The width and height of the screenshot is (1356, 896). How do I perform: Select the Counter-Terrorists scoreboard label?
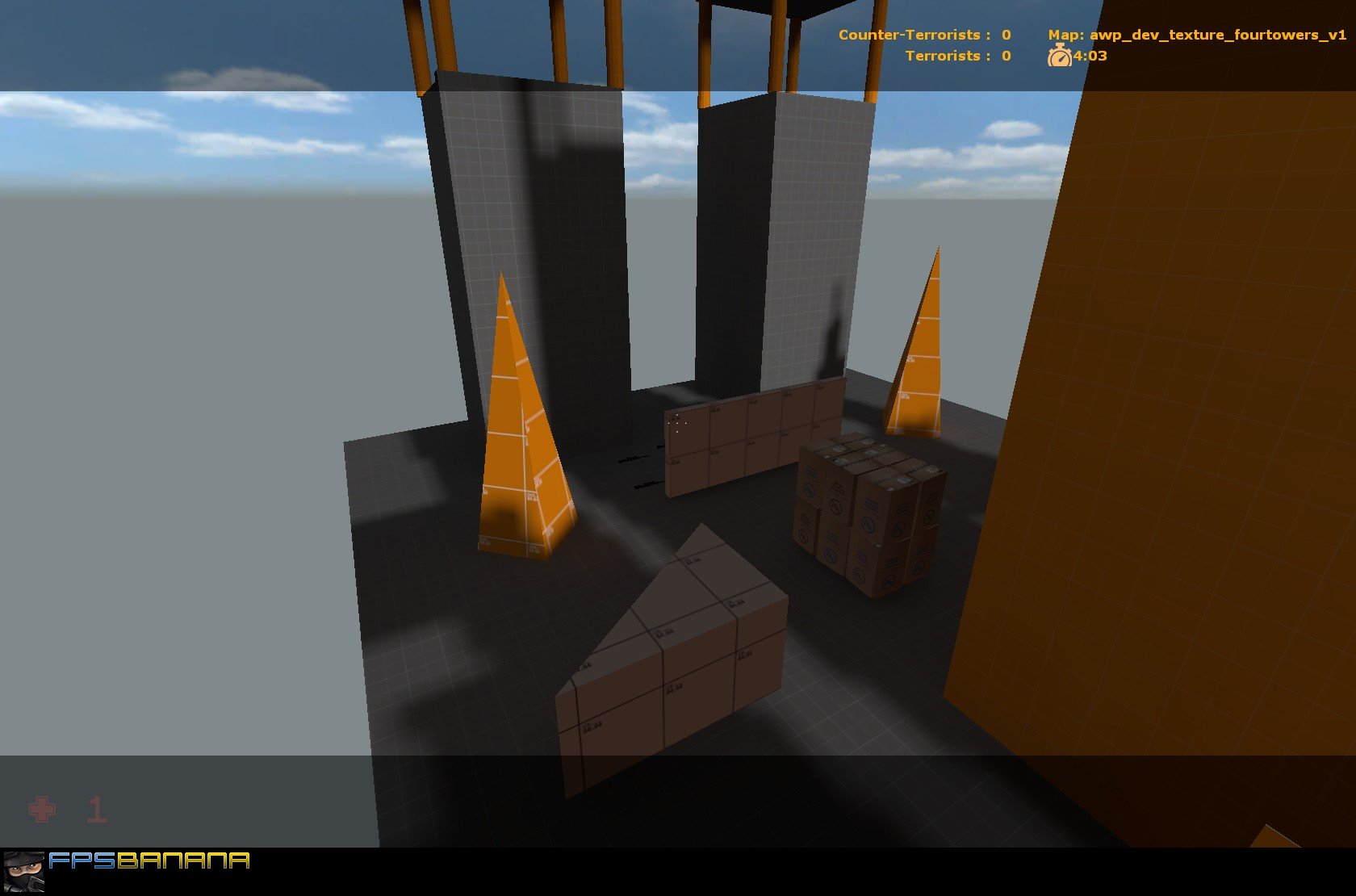pyautogui.click(x=909, y=35)
